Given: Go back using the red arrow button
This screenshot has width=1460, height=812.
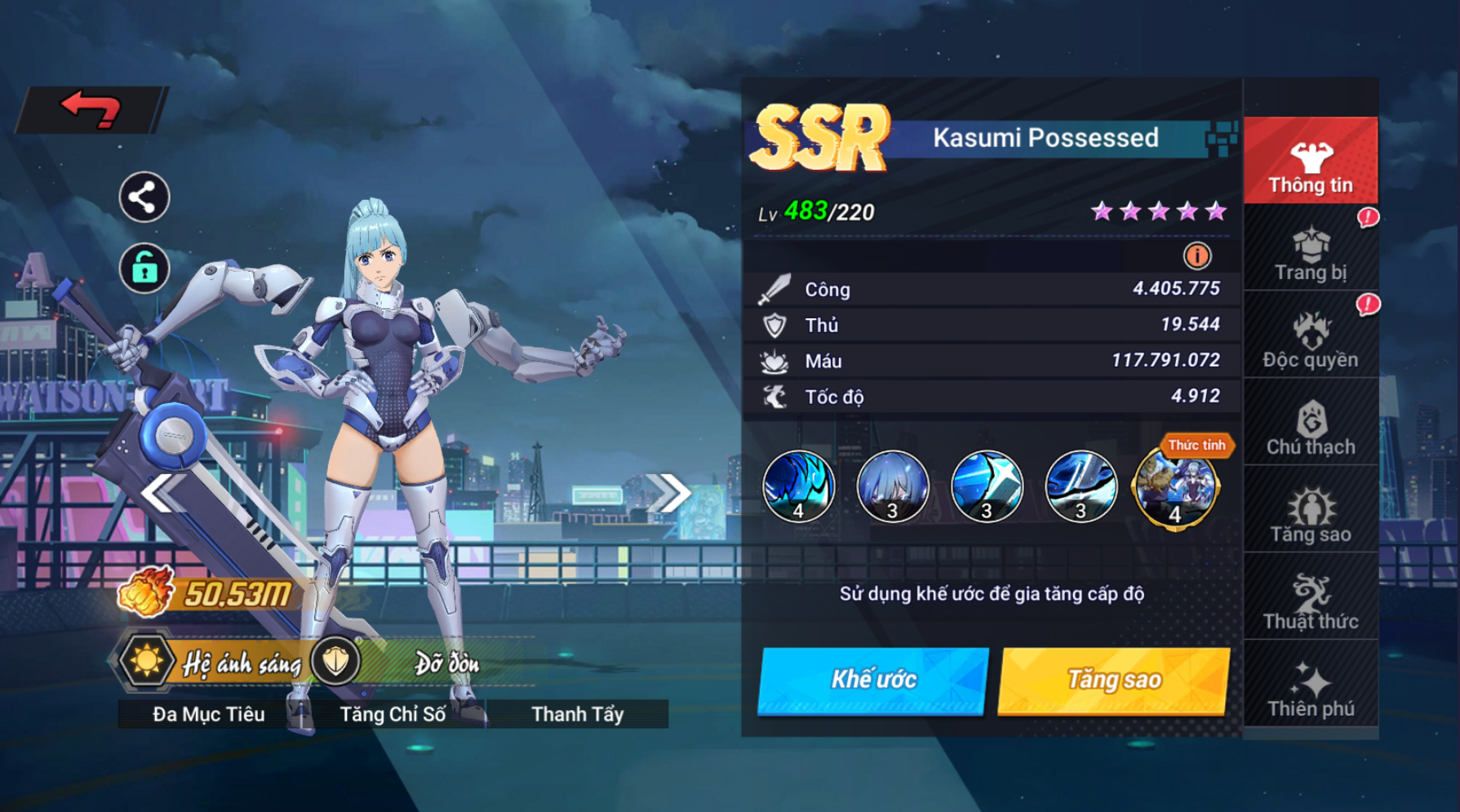Looking at the screenshot, I should [91, 109].
